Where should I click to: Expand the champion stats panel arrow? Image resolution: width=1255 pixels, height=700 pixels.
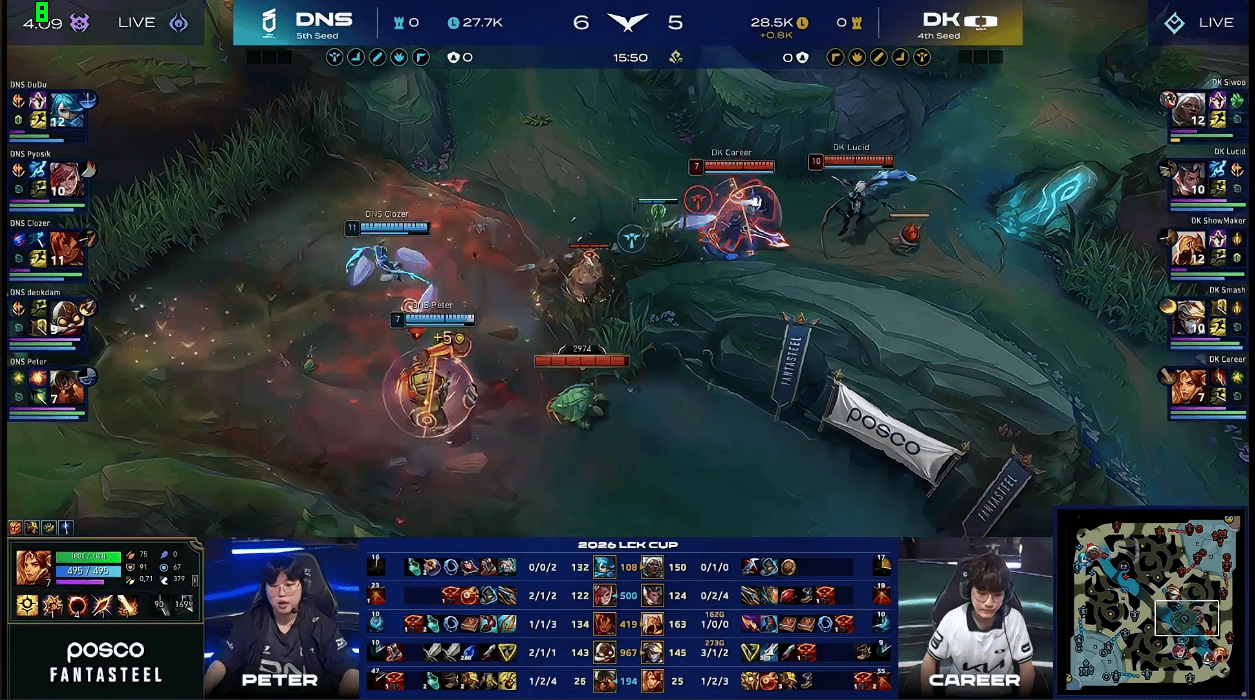tap(195, 578)
